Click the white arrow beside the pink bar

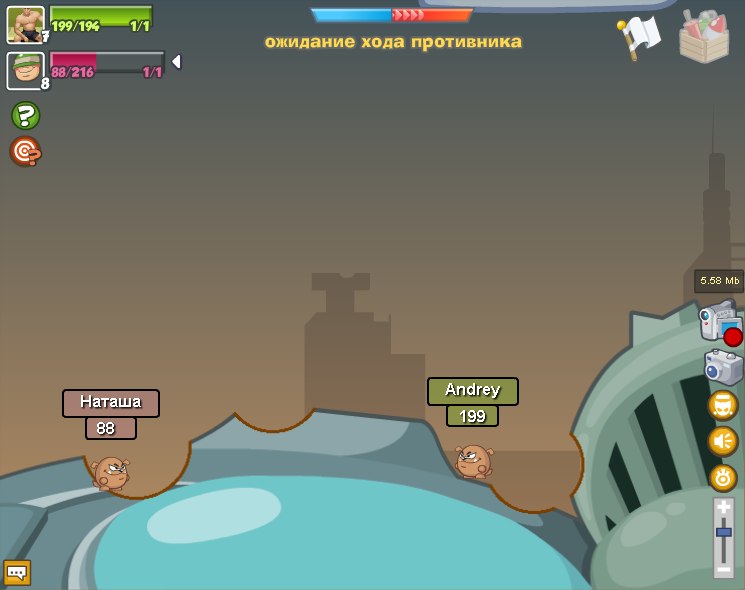pos(176,62)
